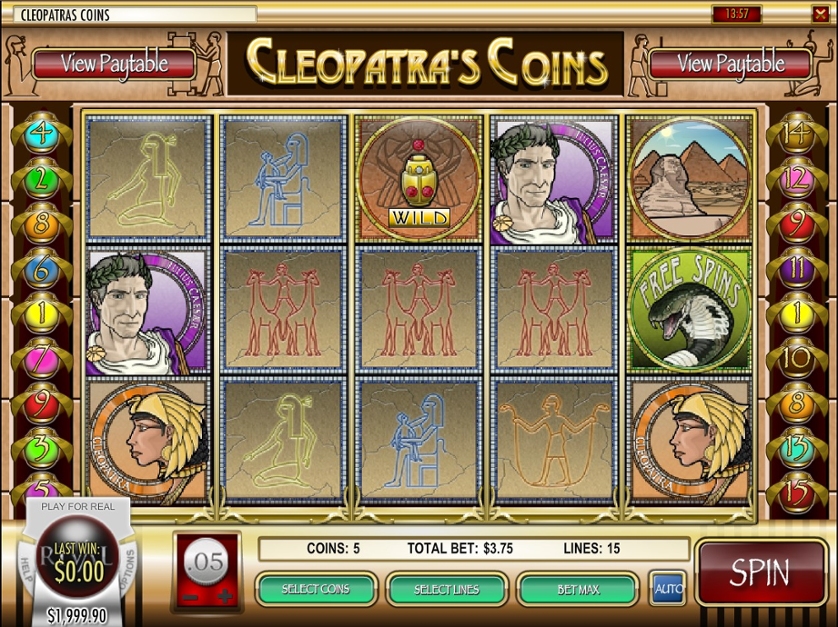Click the purple payline 11 marker
The image size is (838, 627).
[797, 267]
